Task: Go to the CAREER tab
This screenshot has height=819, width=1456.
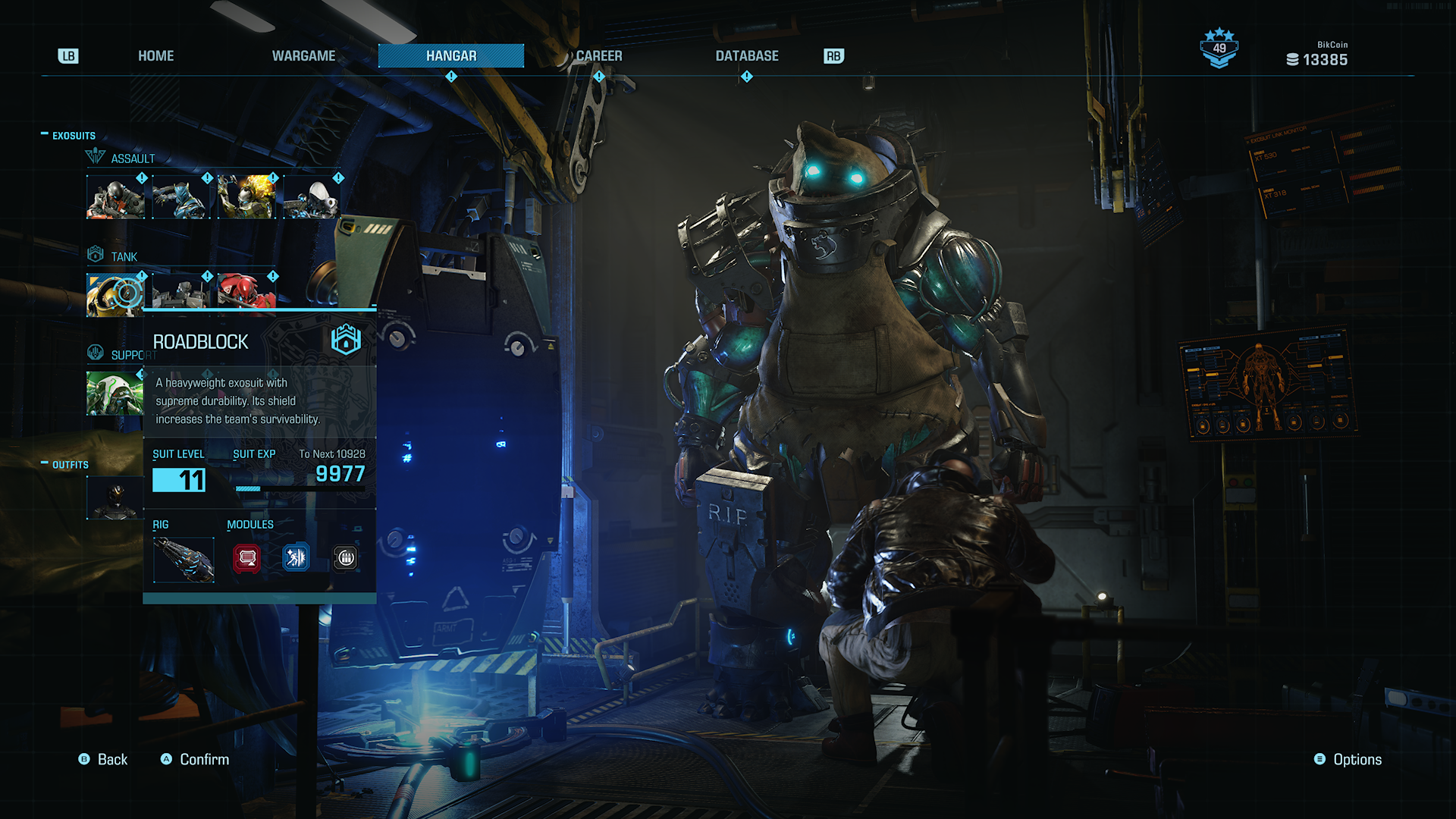Action: tap(598, 56)
